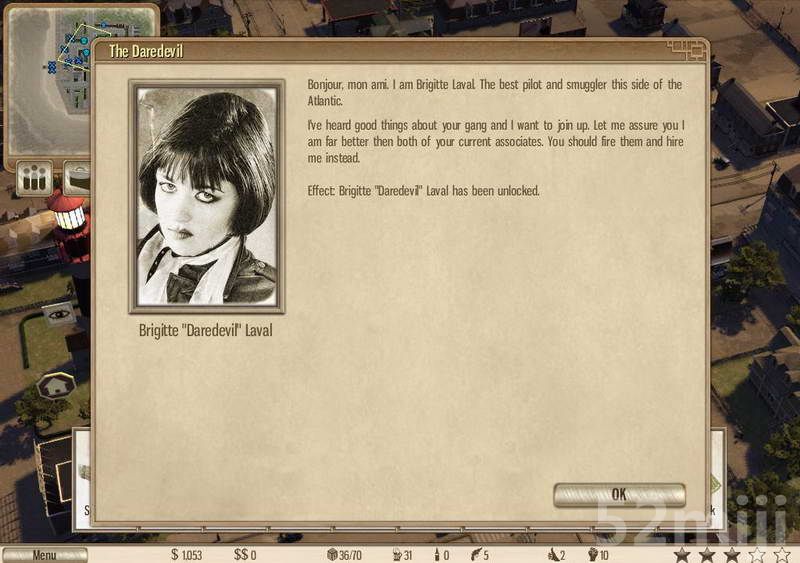
Task: Open the gang members icon below the minimap
Action: click(33, 178)
